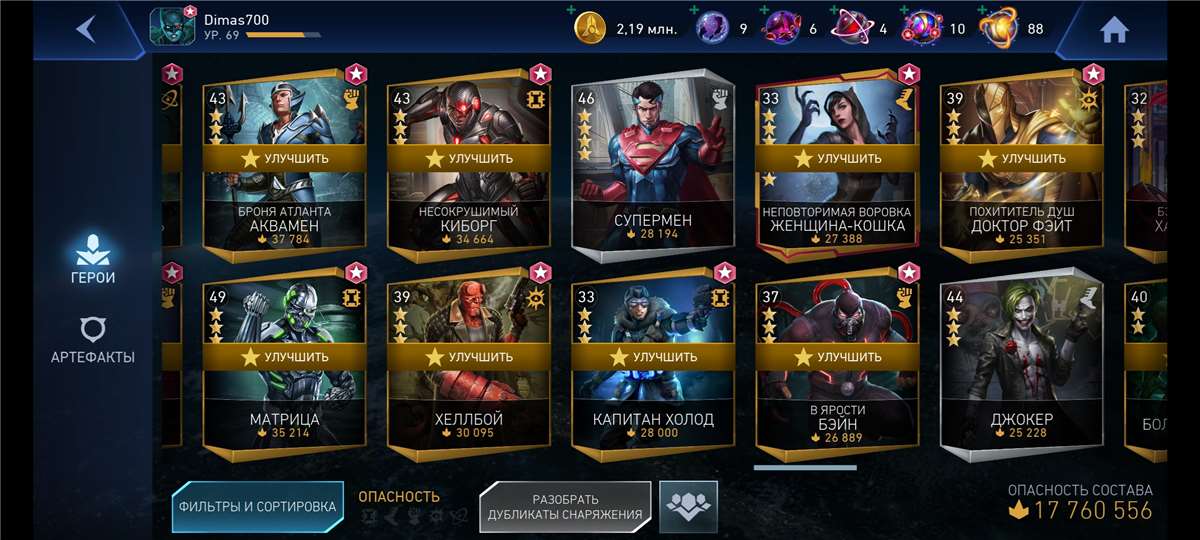Select the Супермен hero card
The image size is (1200, 540).
(x=653, y=165)
